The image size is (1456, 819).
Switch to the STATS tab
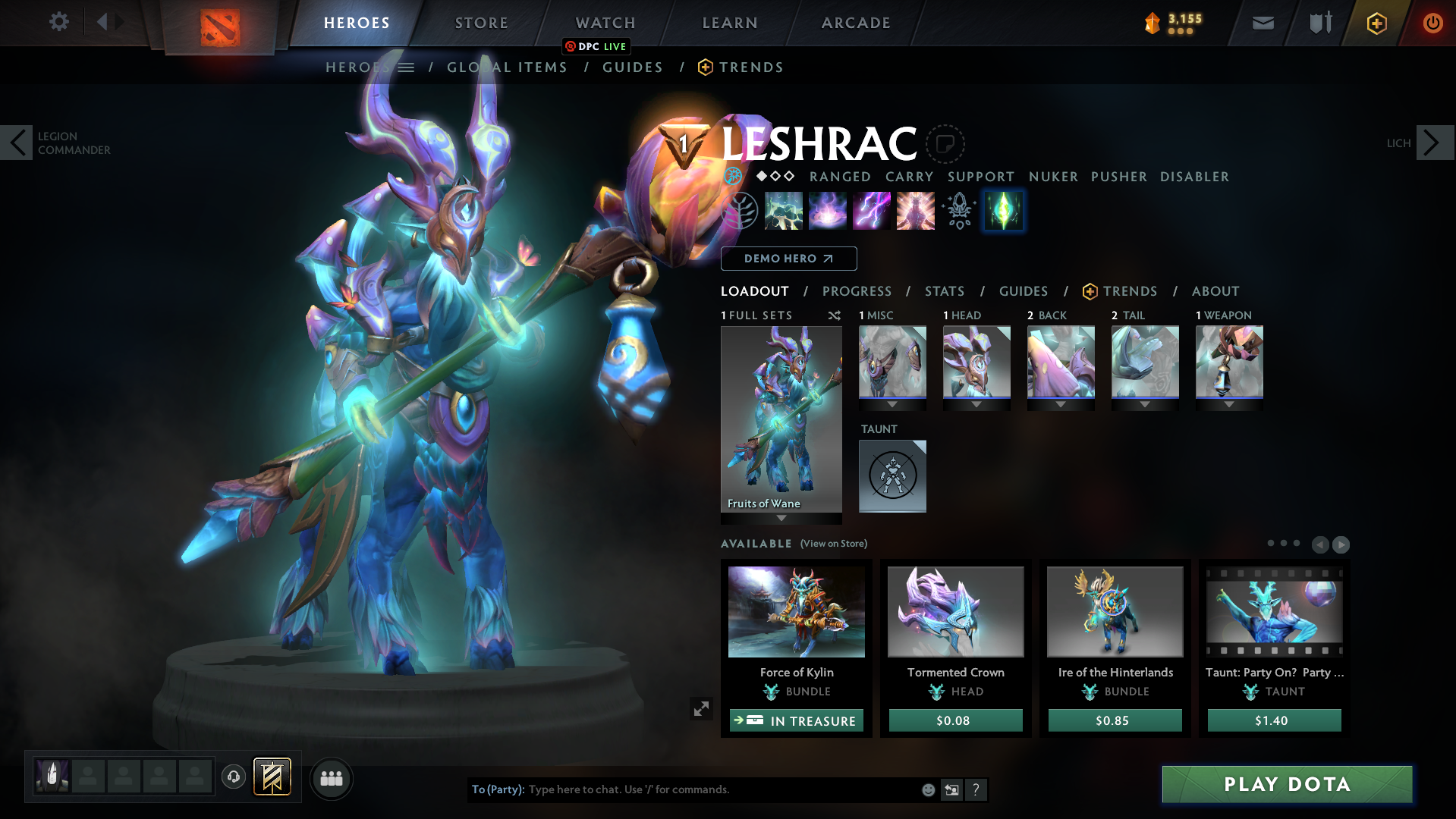[944, 291]
